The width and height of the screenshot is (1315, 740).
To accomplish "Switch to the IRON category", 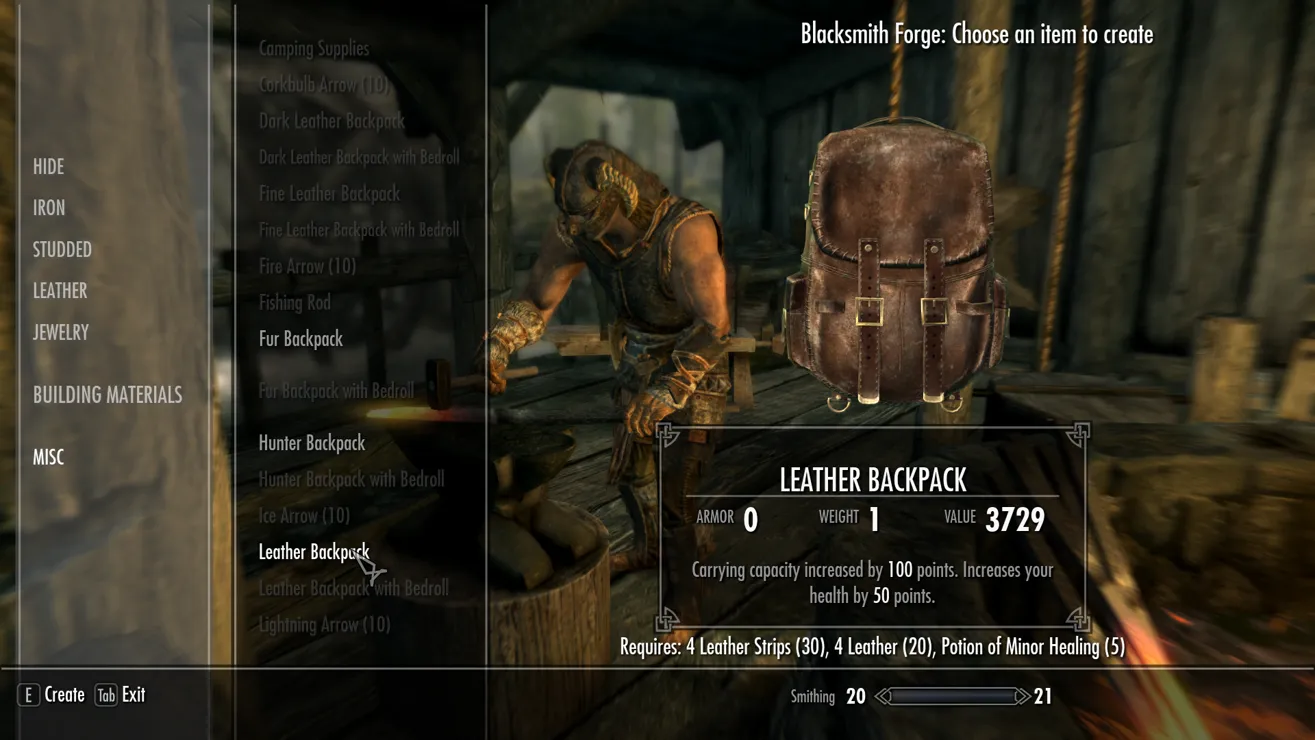I will pos(49,208).
